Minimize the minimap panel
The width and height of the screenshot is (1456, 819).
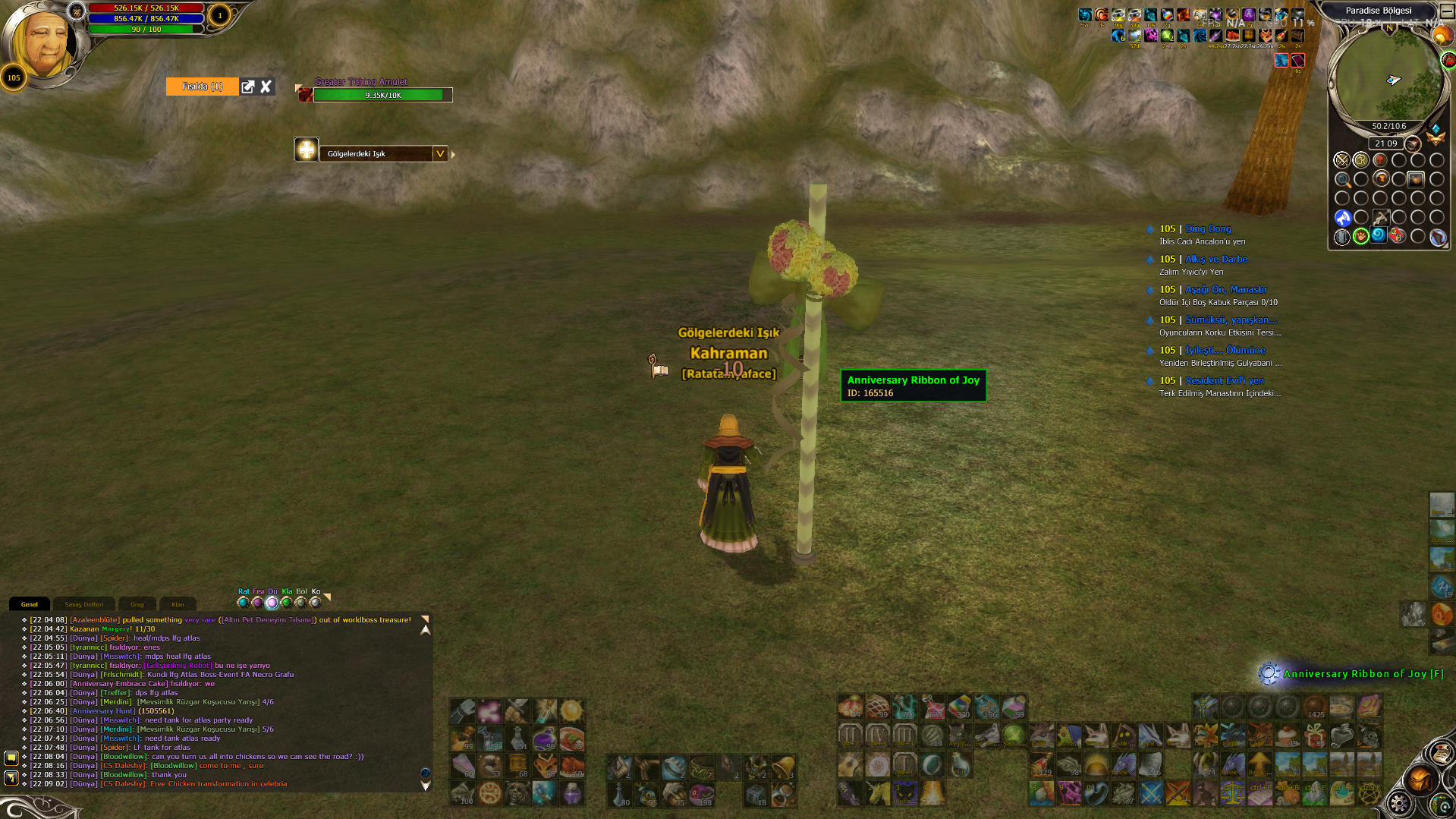1446,11
